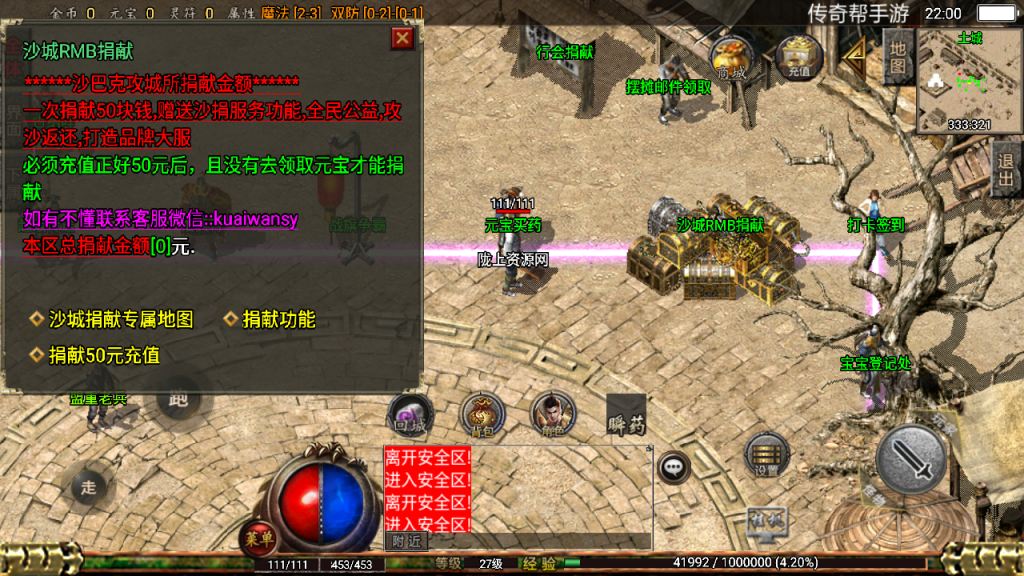Collapse top icons with the golden arrow
Screen dimensions: 1024x576
click(x=853, y=55)
